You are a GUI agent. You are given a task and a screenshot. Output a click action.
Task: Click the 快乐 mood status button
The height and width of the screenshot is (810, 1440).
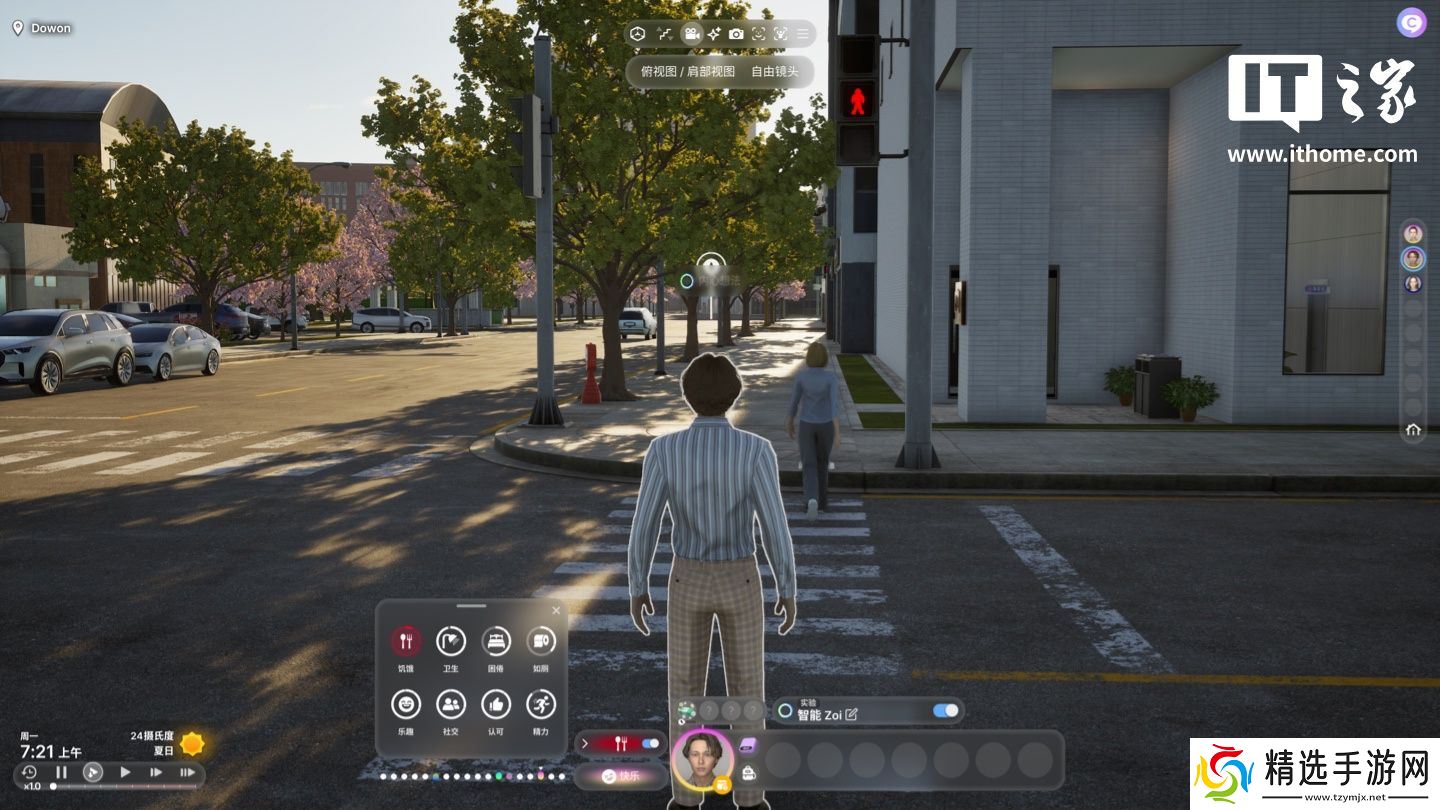[x=621, y=775]
